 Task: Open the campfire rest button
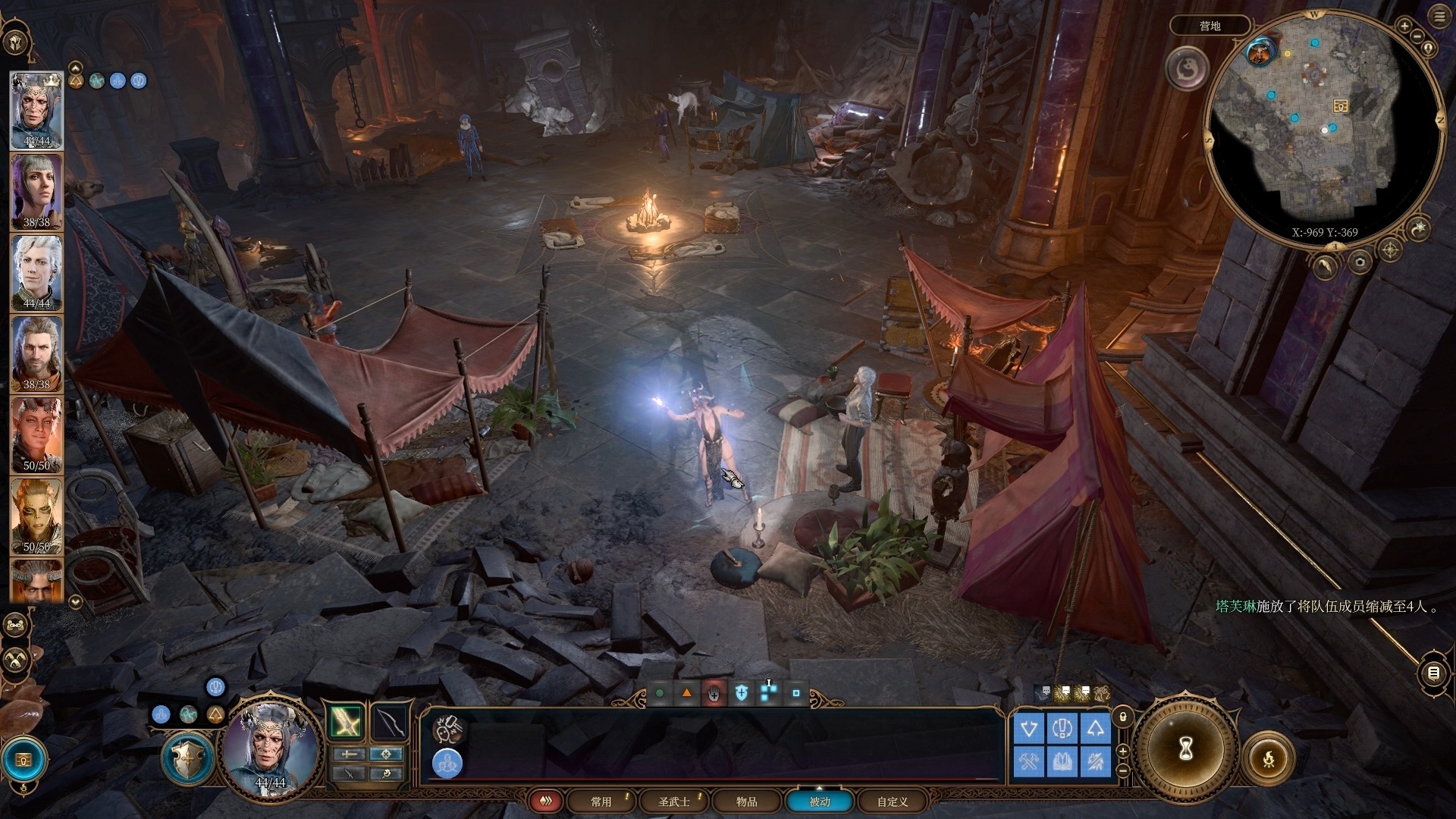point(1269,758)
